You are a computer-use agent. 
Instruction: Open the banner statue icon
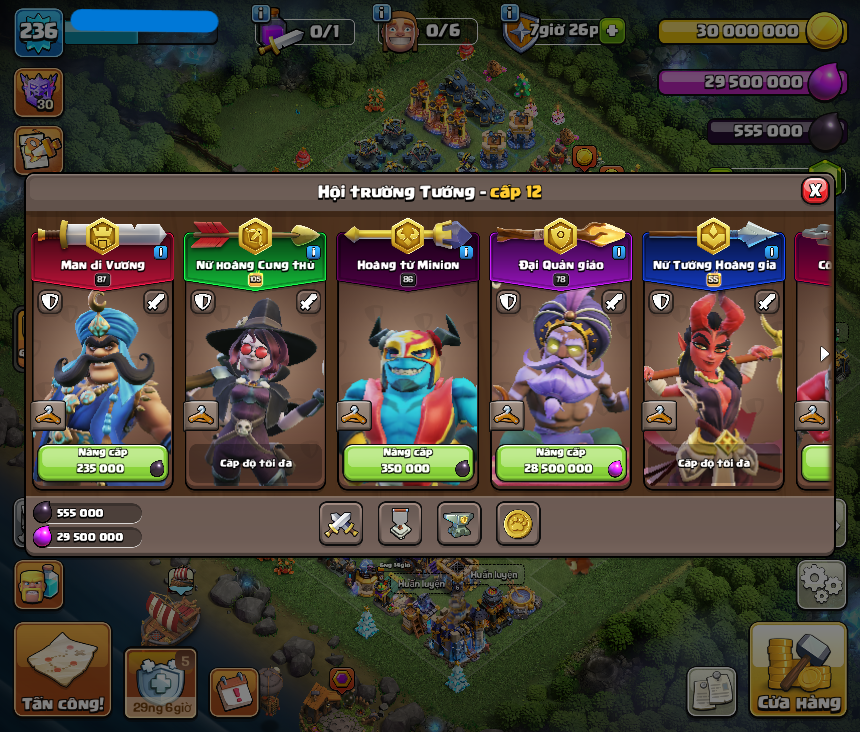[400, 523]
